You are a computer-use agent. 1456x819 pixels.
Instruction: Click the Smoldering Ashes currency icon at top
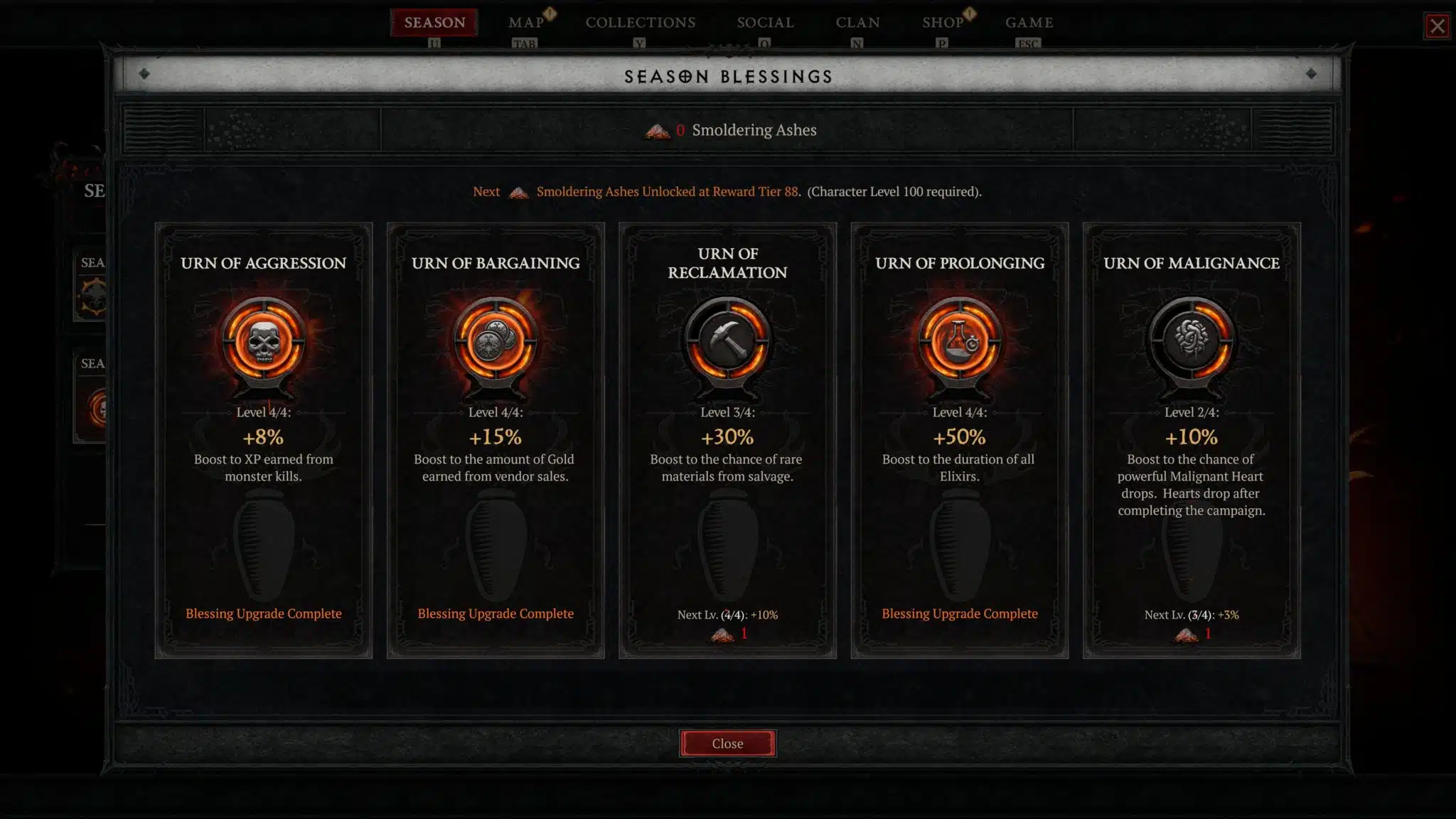tap(657, 130)
